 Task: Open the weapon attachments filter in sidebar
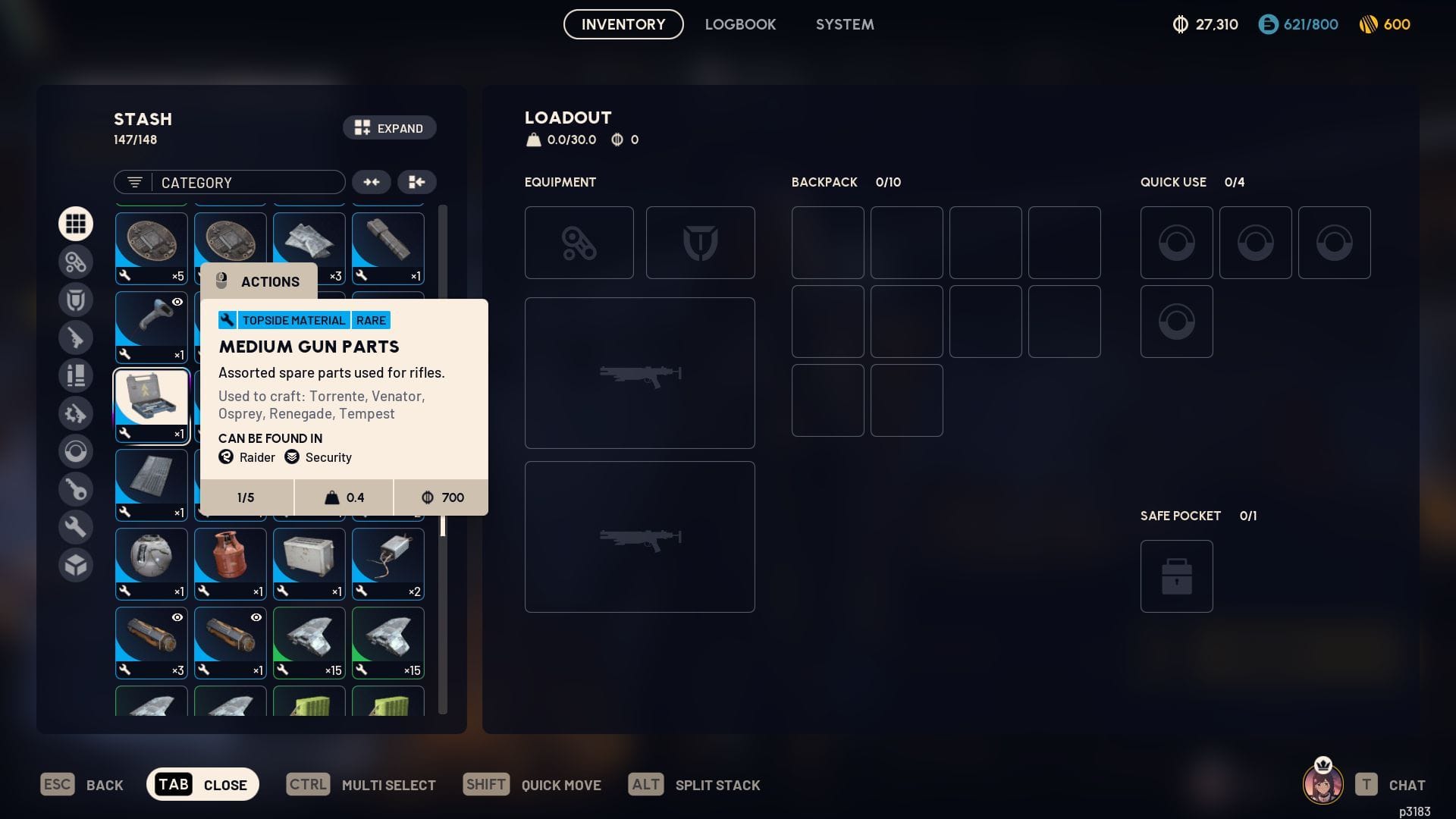pos(76,262)
